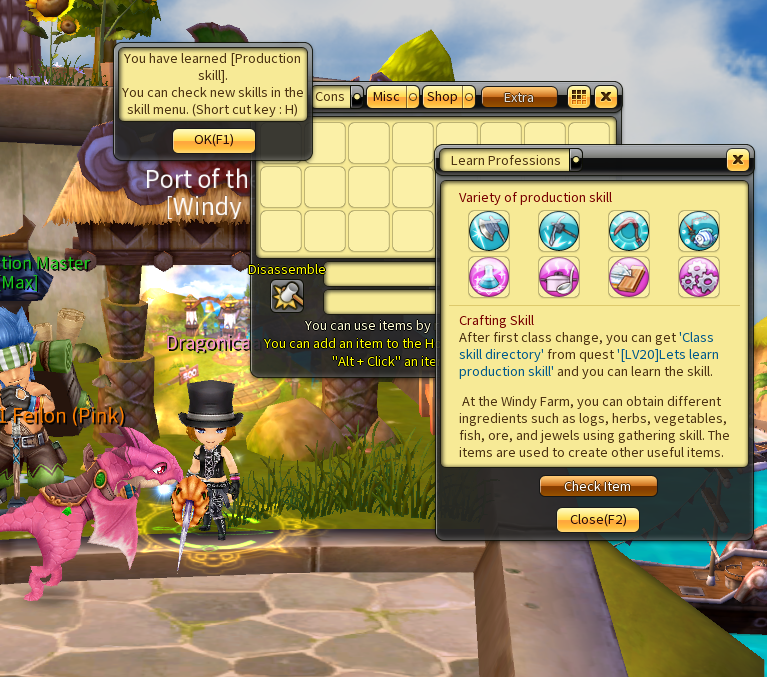Select the Shop inventory tab
Viewport: 767px width, 677px height.
[441, 97]
